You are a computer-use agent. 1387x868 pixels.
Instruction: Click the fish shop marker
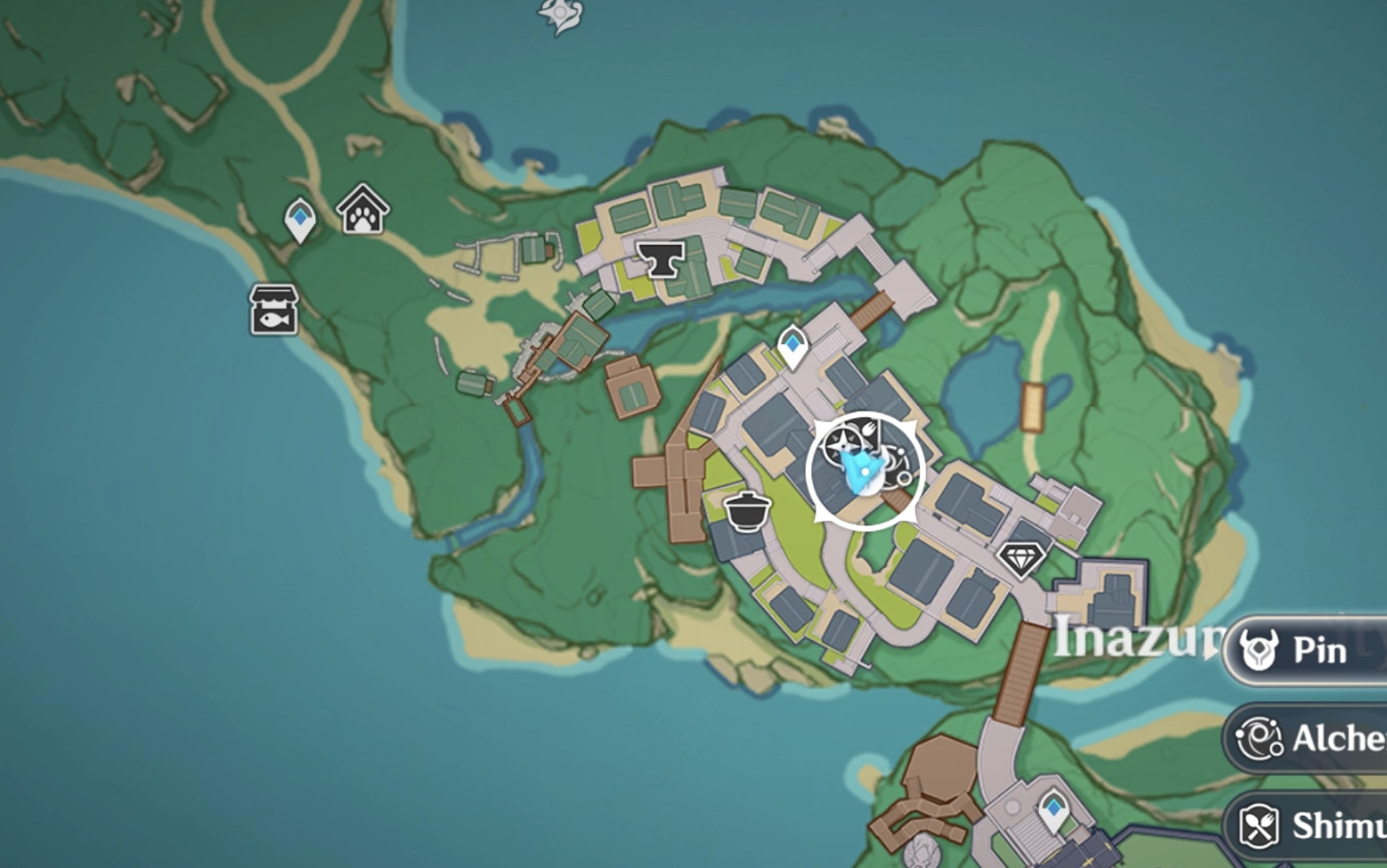pyautogui.click(x=272, y=309)
